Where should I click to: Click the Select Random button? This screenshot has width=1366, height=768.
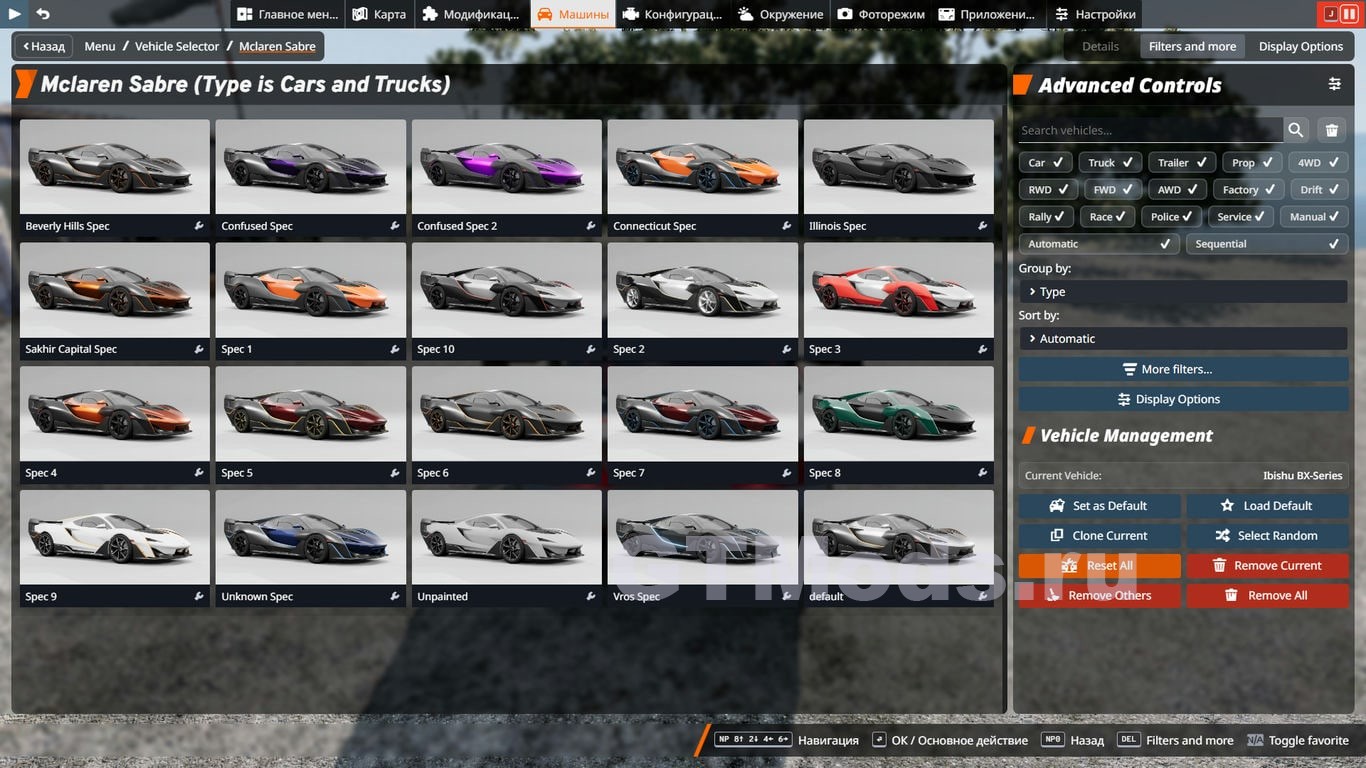1267,535
